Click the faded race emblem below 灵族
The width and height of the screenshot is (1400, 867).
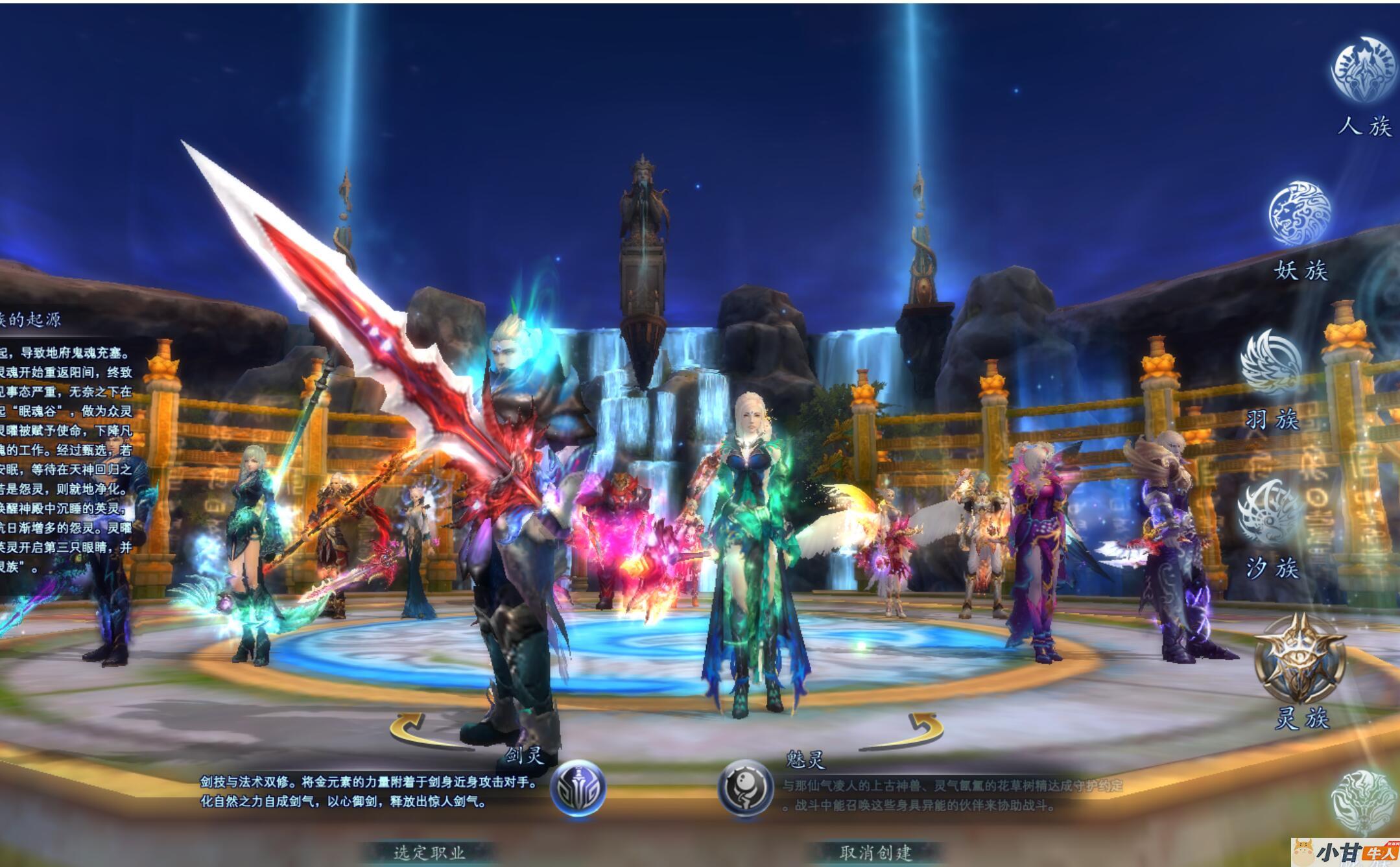[x=1363, y=802]
